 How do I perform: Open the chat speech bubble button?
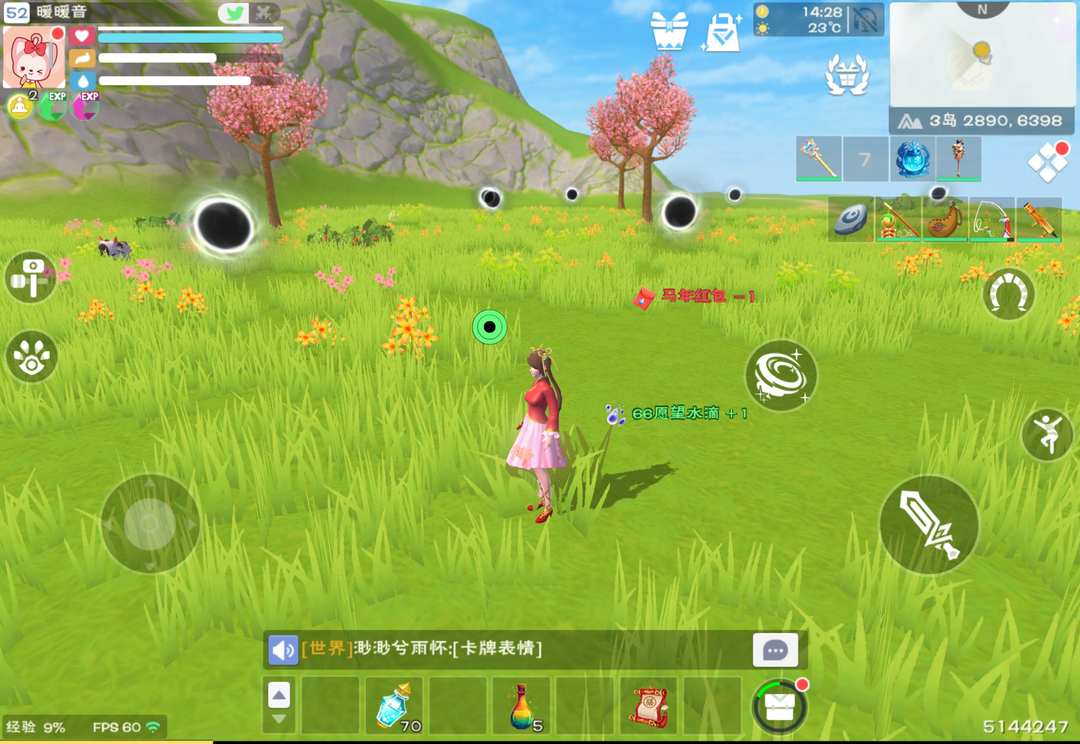coord(775,650)
